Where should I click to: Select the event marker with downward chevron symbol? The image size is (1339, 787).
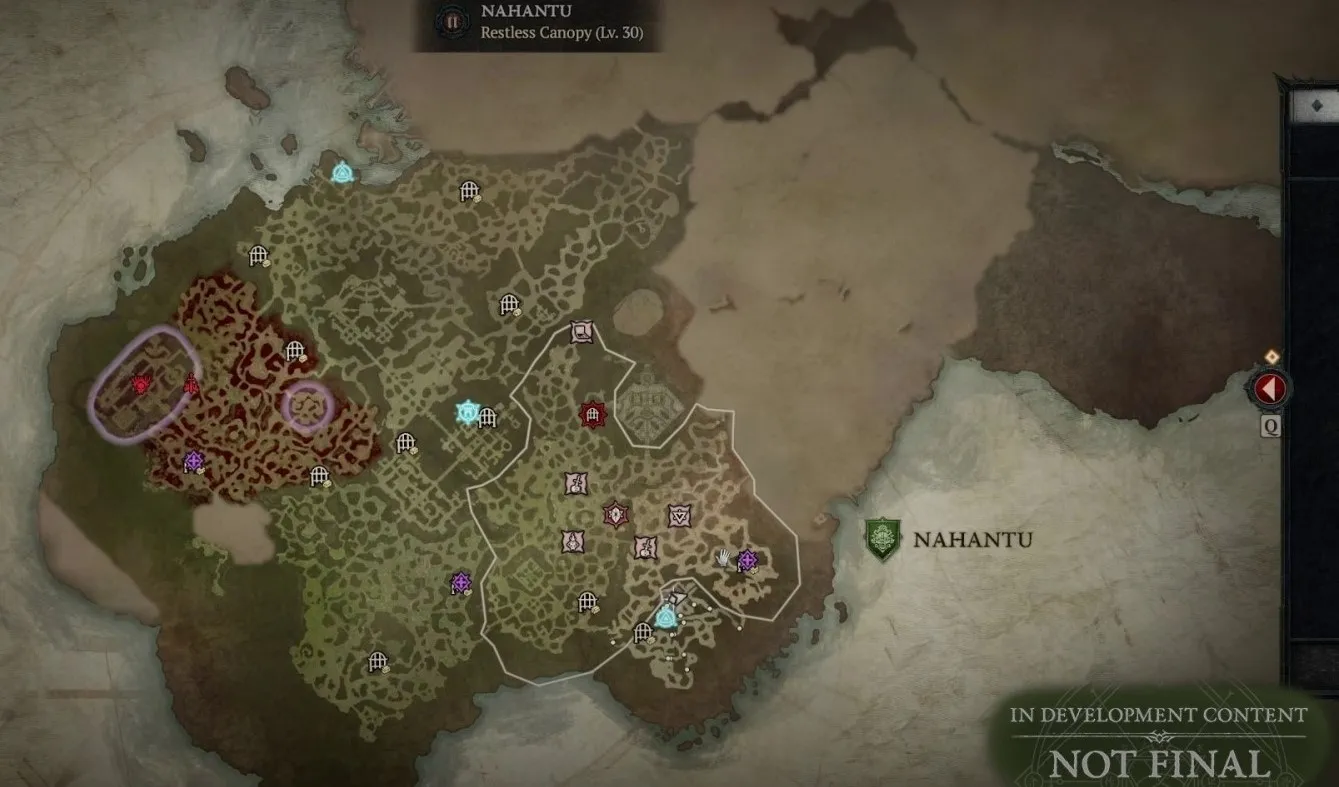679,516
